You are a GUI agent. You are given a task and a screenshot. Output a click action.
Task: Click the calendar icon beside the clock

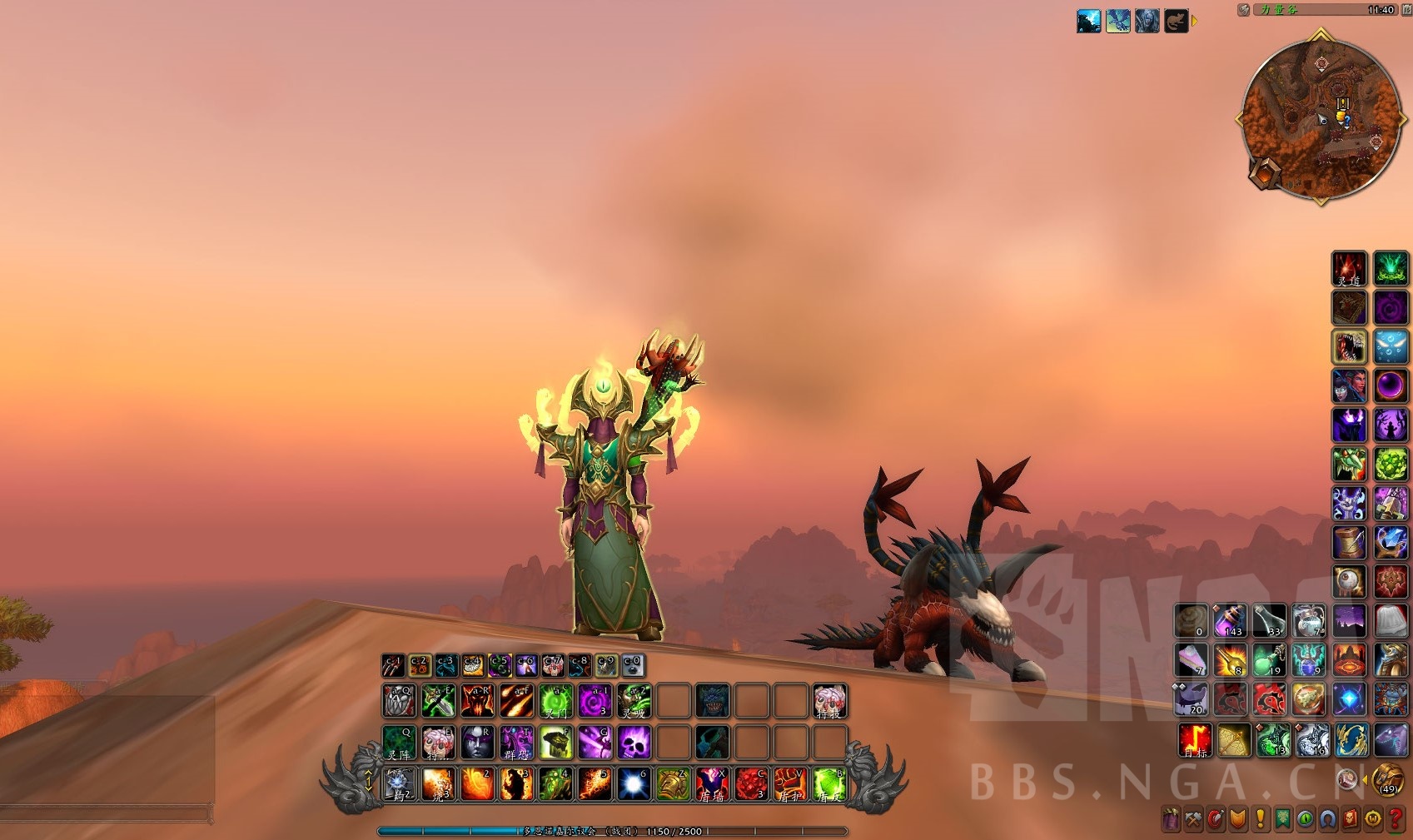1407,11
